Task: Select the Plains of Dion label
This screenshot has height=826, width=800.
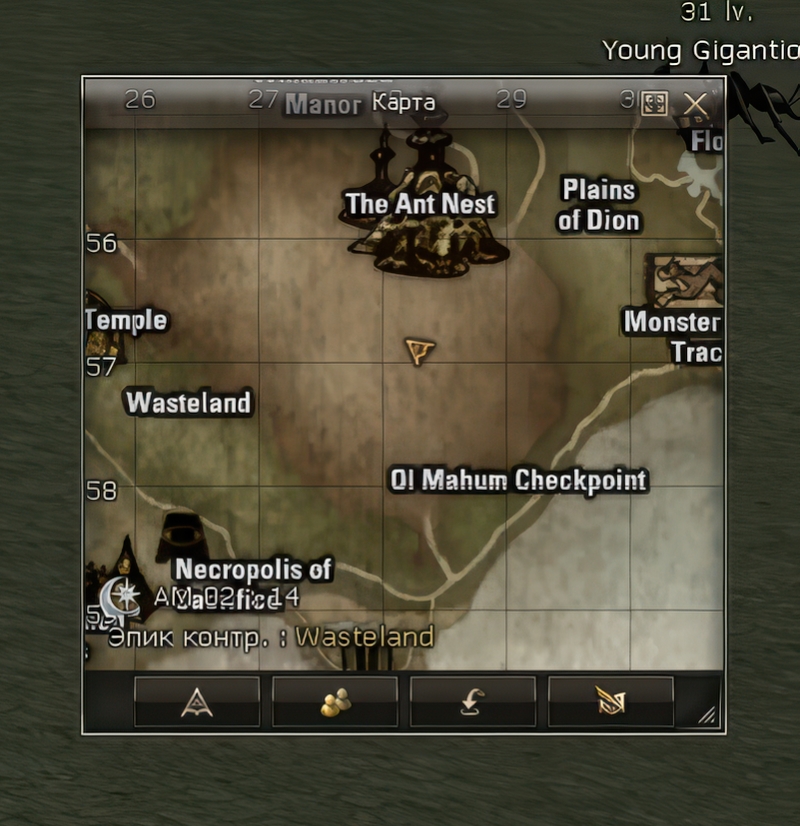Action: tap(599, 205)
